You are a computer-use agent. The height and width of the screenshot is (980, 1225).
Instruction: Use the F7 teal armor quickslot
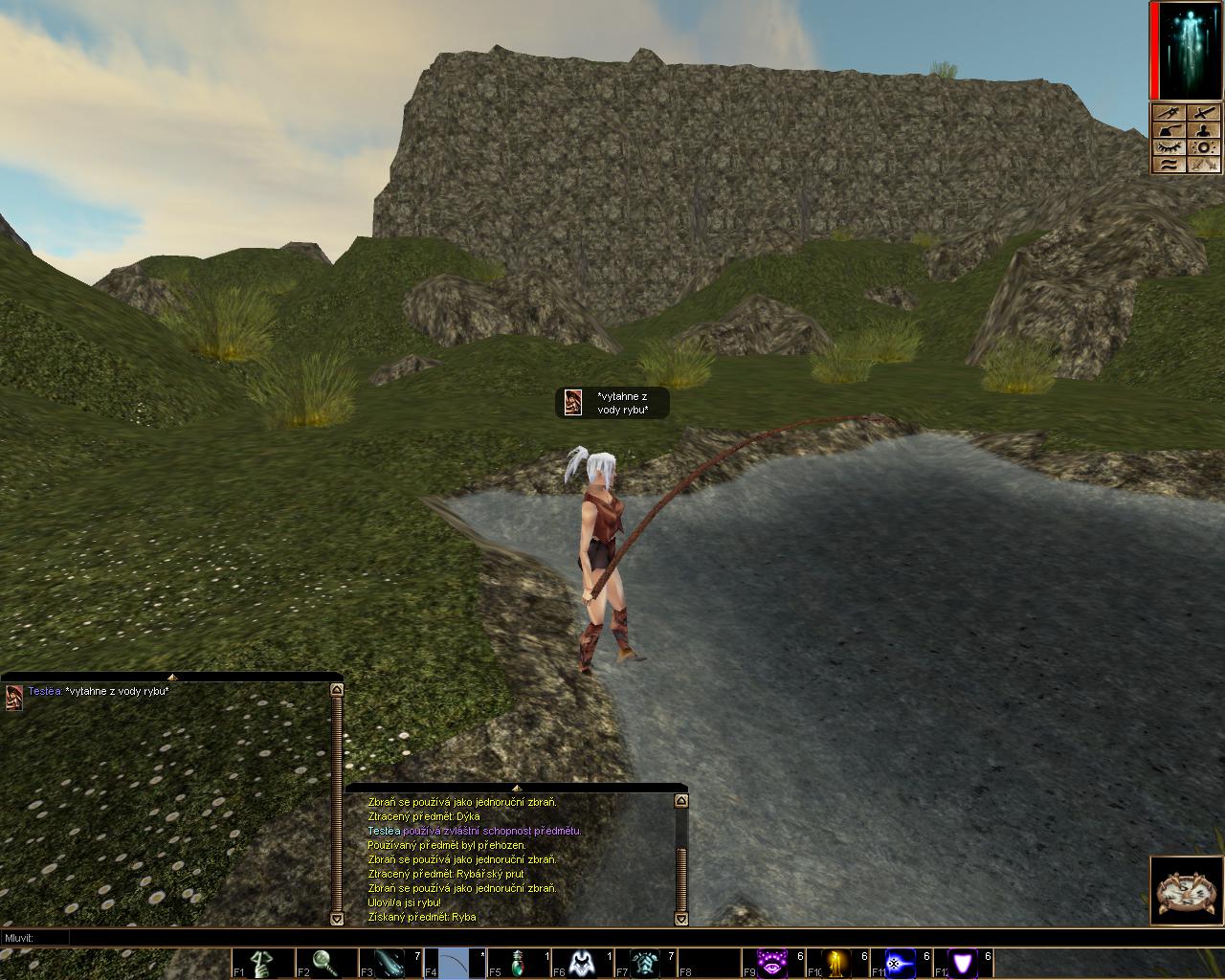[646, 963]
